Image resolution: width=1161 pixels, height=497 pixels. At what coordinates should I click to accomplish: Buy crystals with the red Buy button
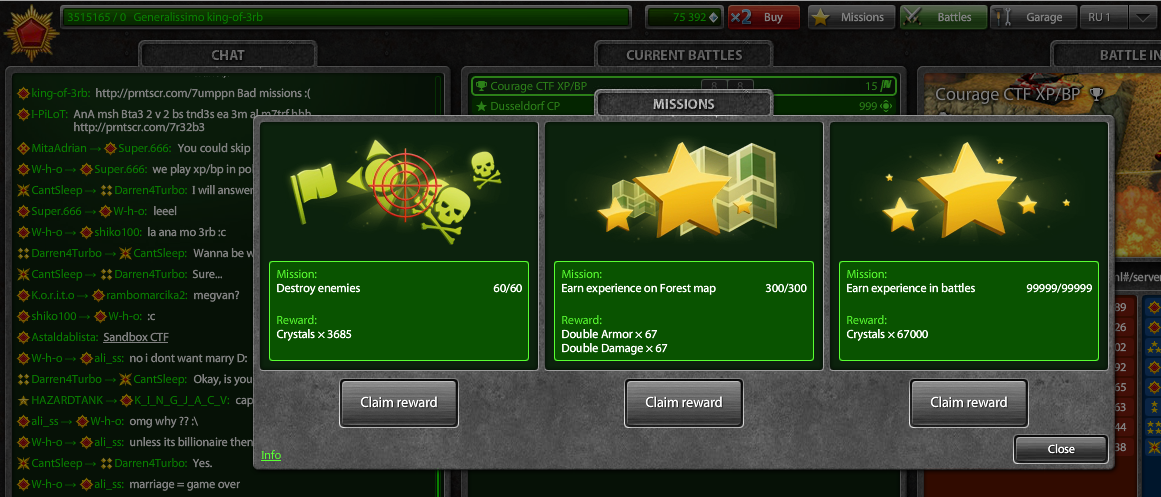click(764, 17)
